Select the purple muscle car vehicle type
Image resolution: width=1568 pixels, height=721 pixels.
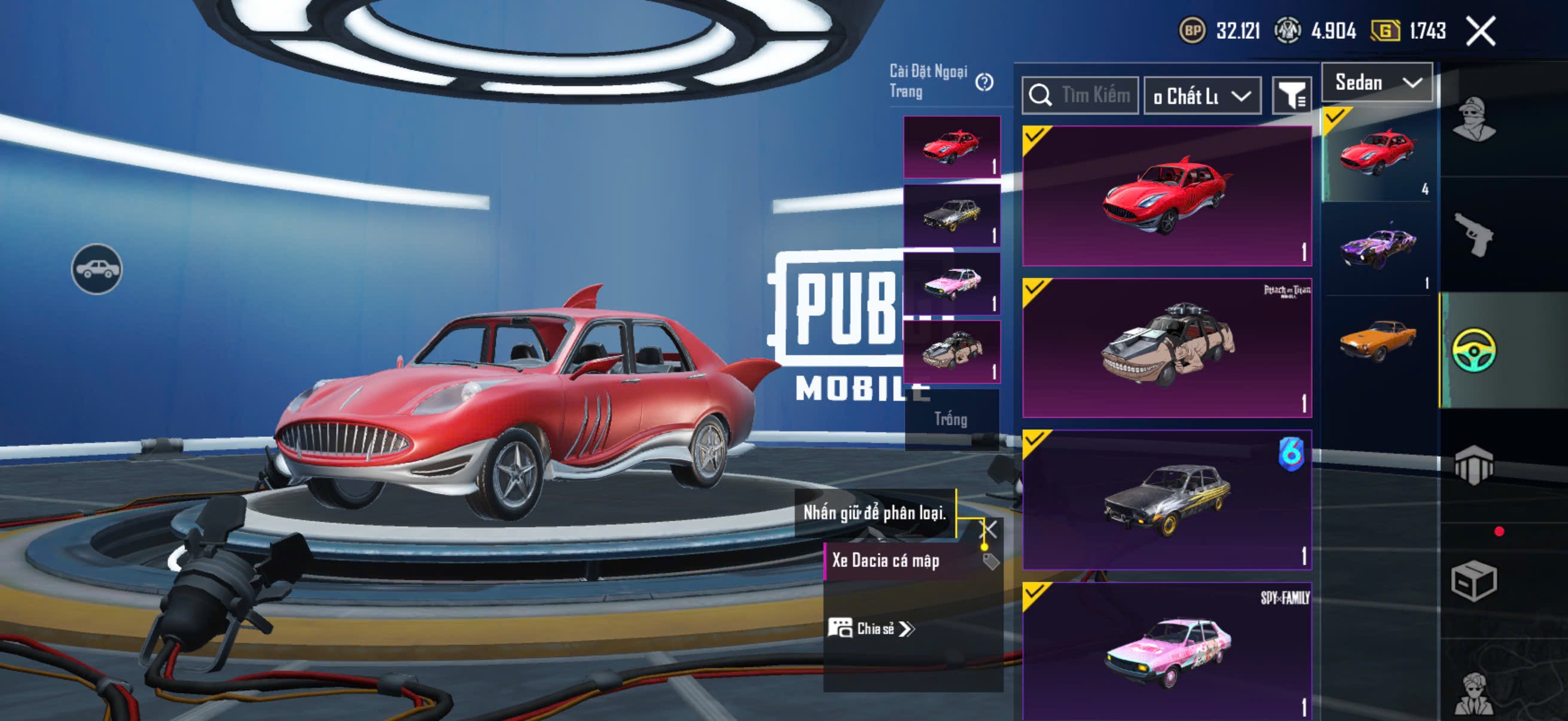[x=1378, y=248]
